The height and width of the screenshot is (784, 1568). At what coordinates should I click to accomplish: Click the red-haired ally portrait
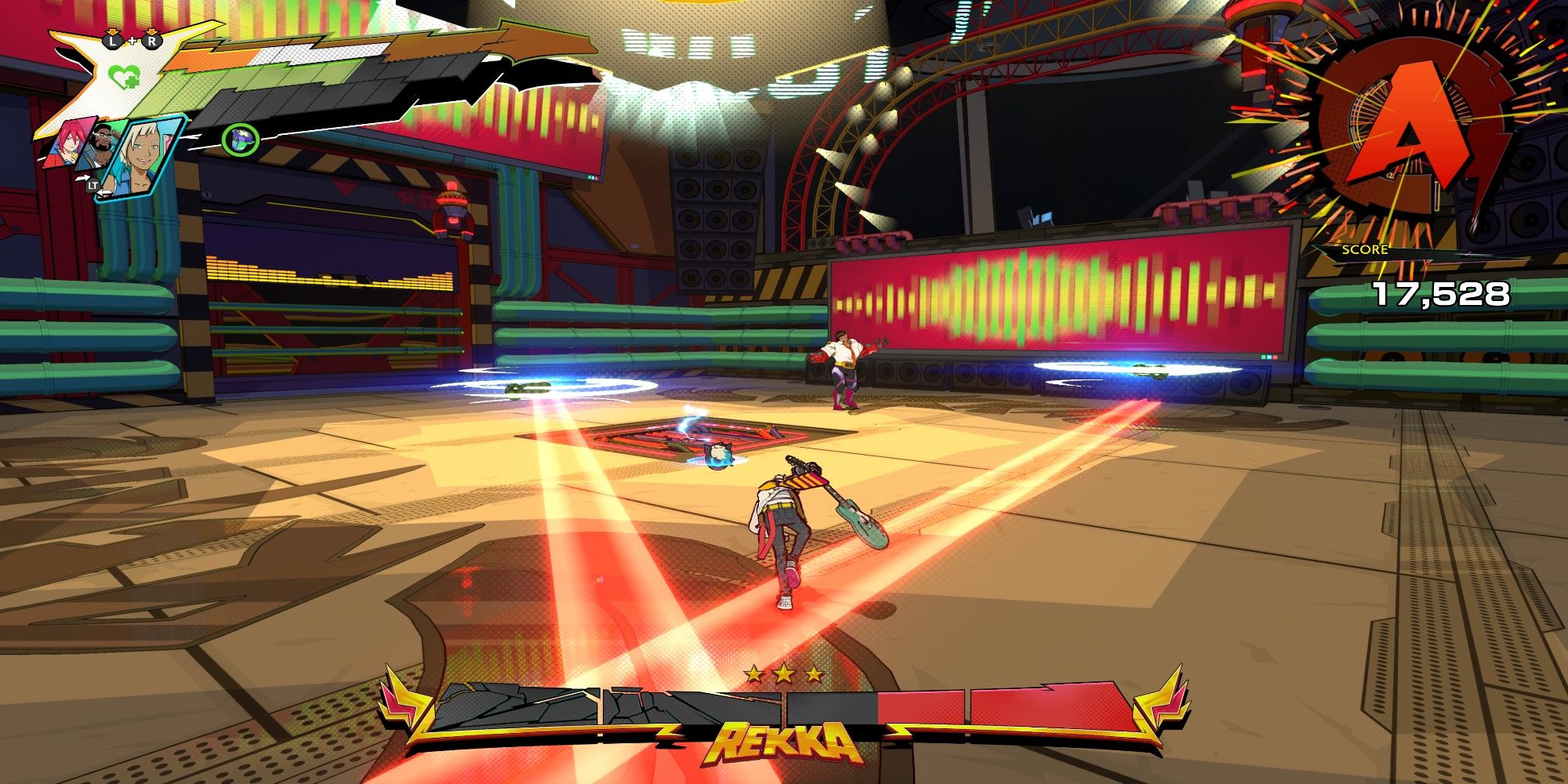67,144
